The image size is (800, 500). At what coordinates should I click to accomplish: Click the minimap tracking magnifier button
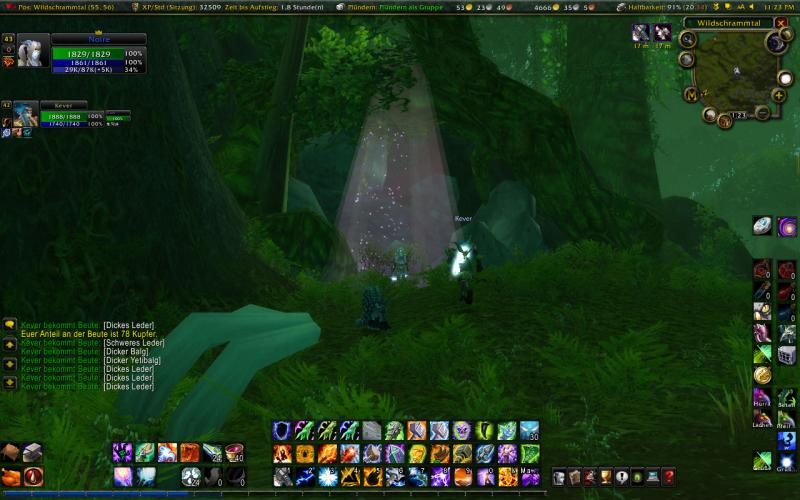[x=687, y=40]
